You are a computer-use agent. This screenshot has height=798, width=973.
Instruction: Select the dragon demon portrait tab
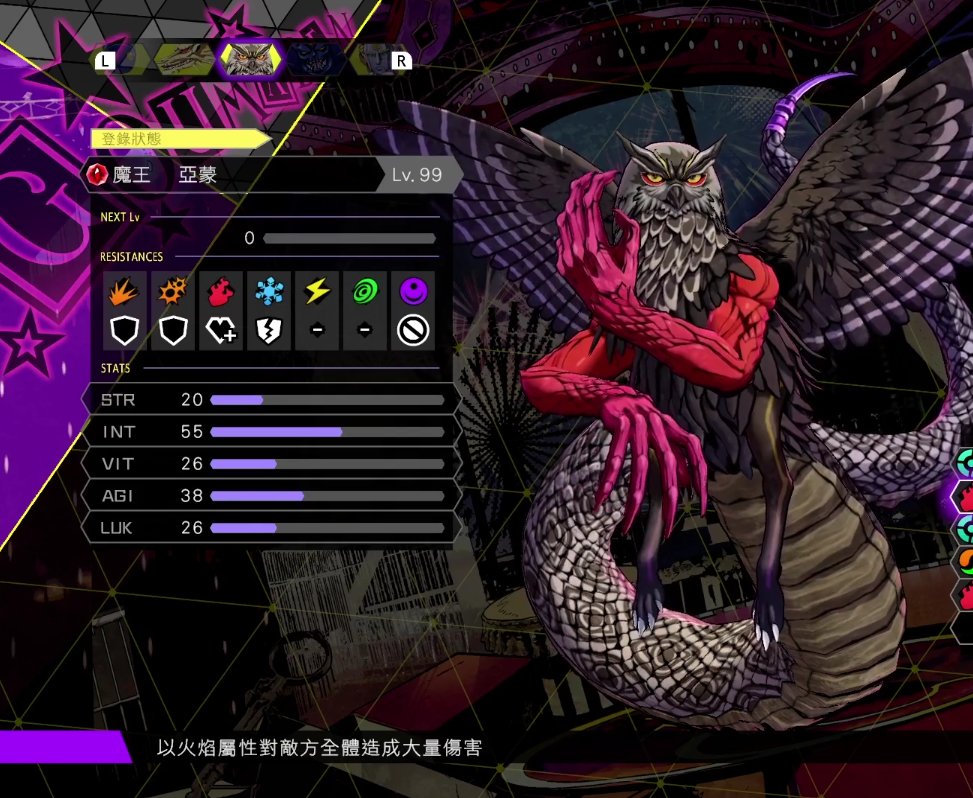183,60
